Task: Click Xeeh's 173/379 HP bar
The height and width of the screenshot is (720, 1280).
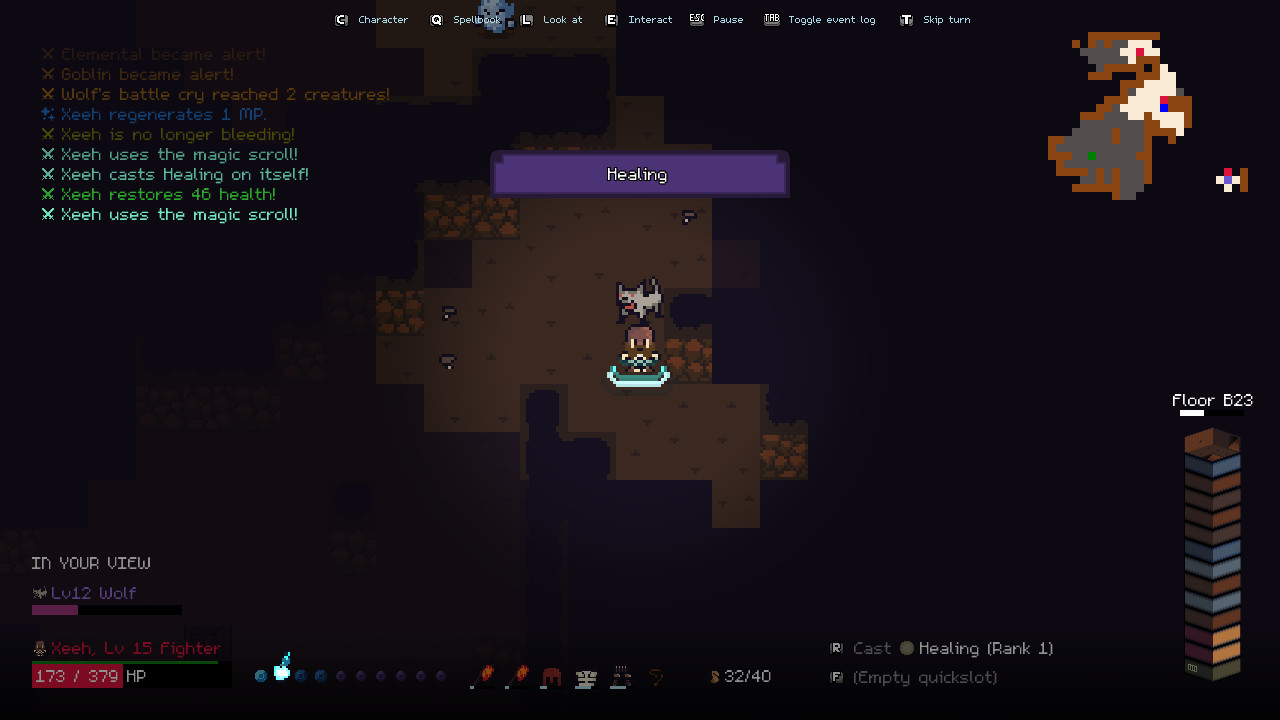Action: [x=77, y=675]
